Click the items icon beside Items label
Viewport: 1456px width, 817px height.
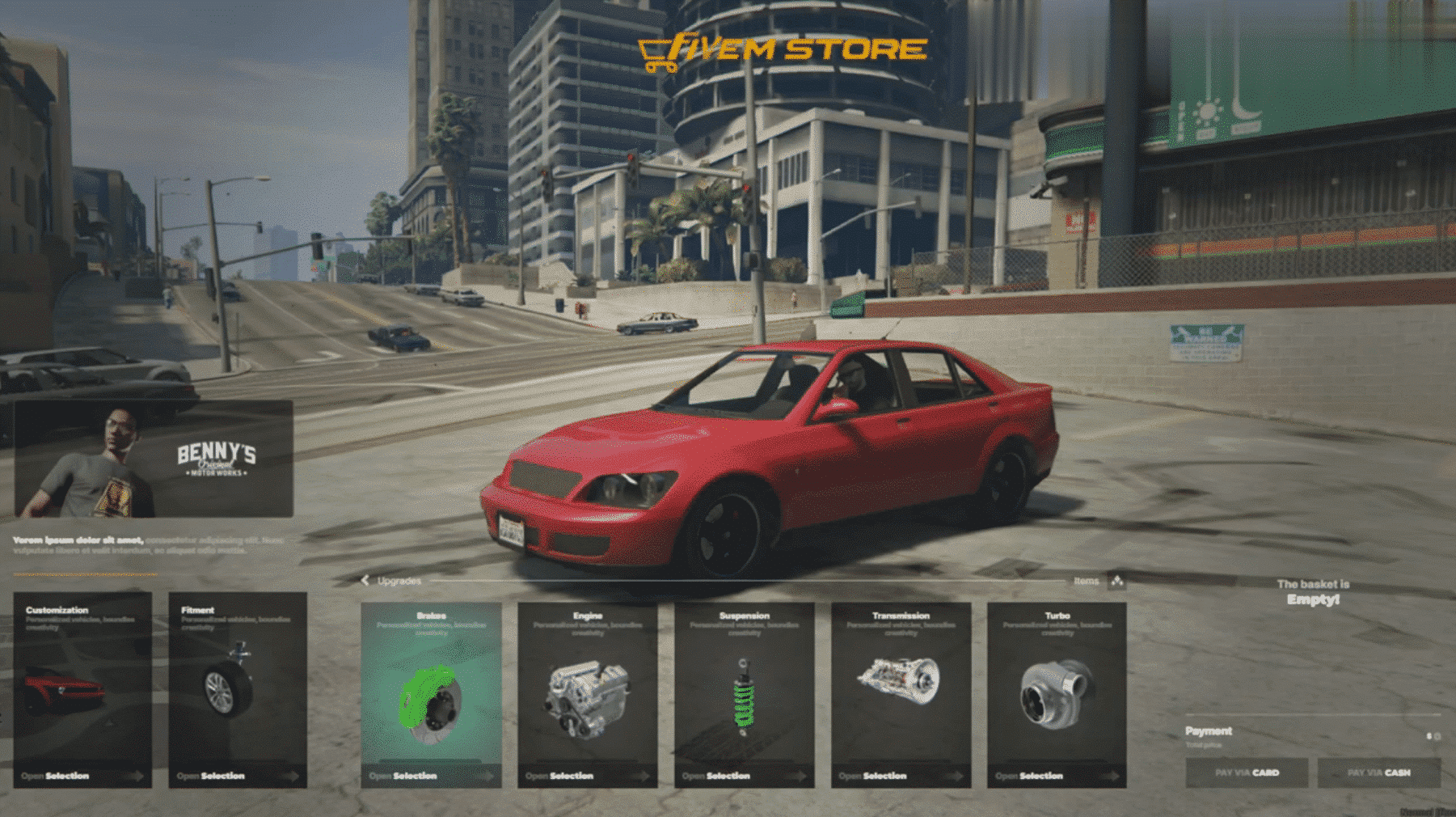point(1116,581)
